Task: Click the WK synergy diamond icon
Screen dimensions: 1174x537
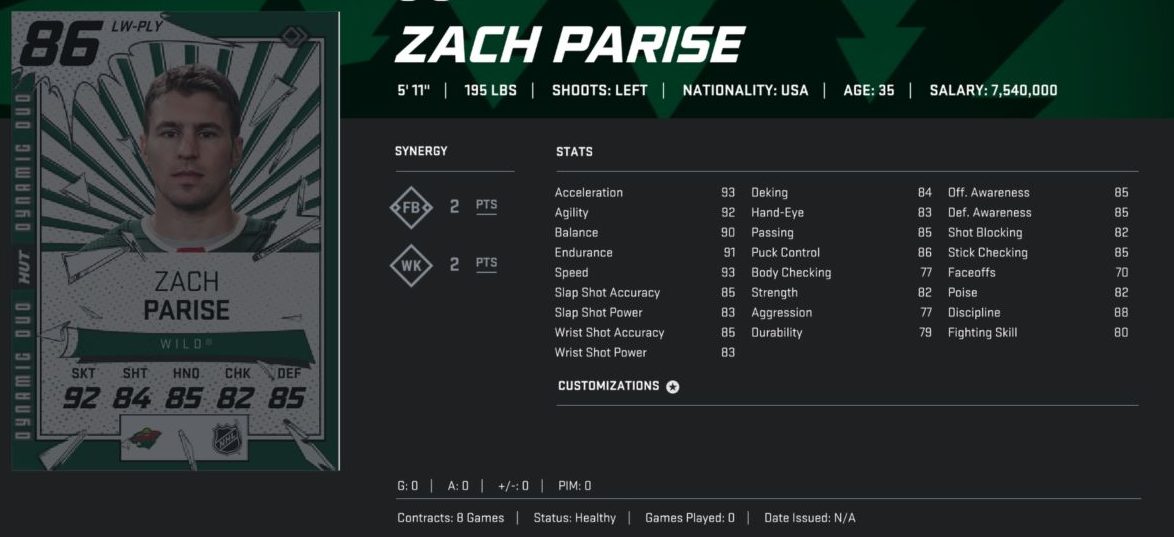Action: click(411, 265)
